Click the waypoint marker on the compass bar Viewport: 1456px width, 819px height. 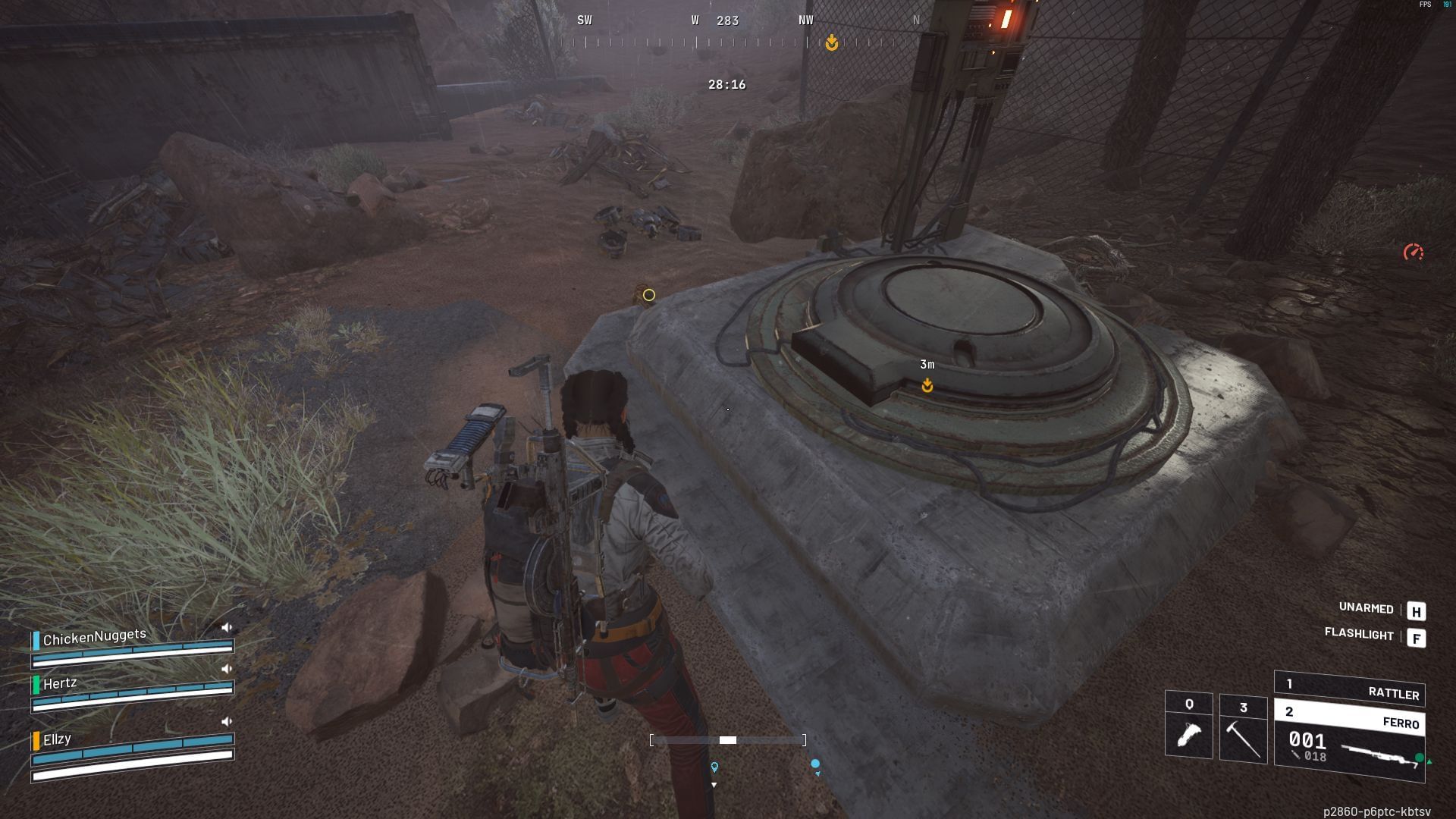click(x=831, y=43)
